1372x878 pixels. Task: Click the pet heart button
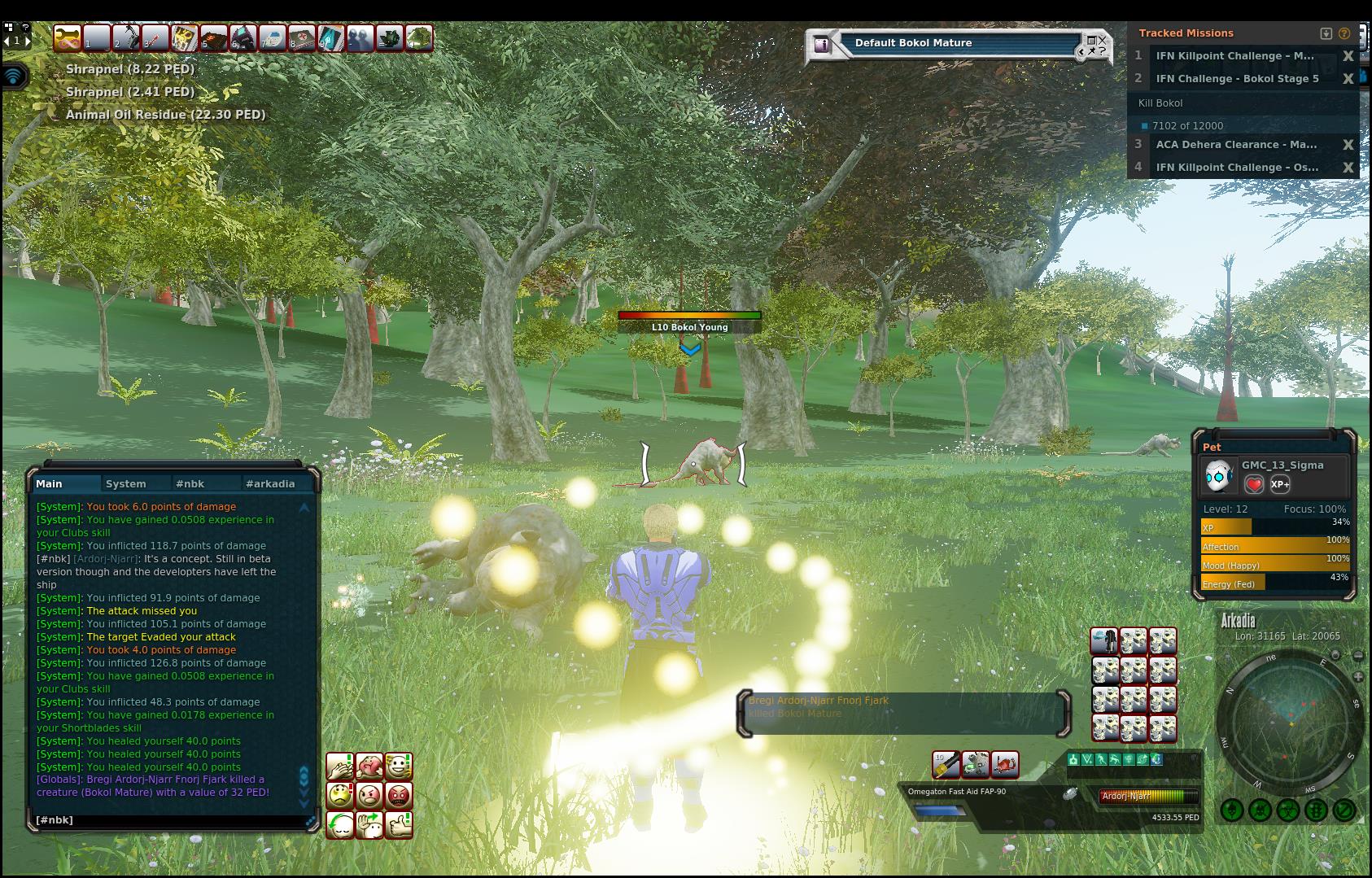pos(1254,485)
